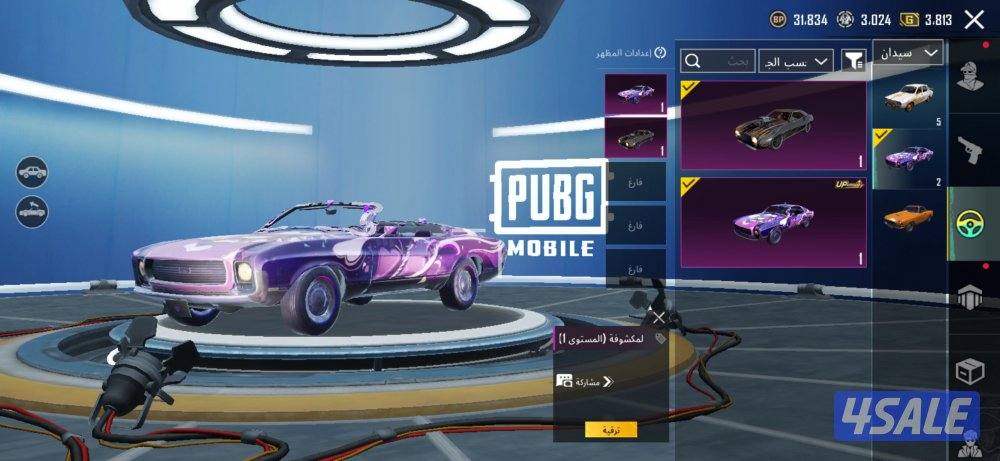The height and width of the screenshot is (461, 1000).
Task: Switch to the pistol weapons tab
Action: pos(968,150)
